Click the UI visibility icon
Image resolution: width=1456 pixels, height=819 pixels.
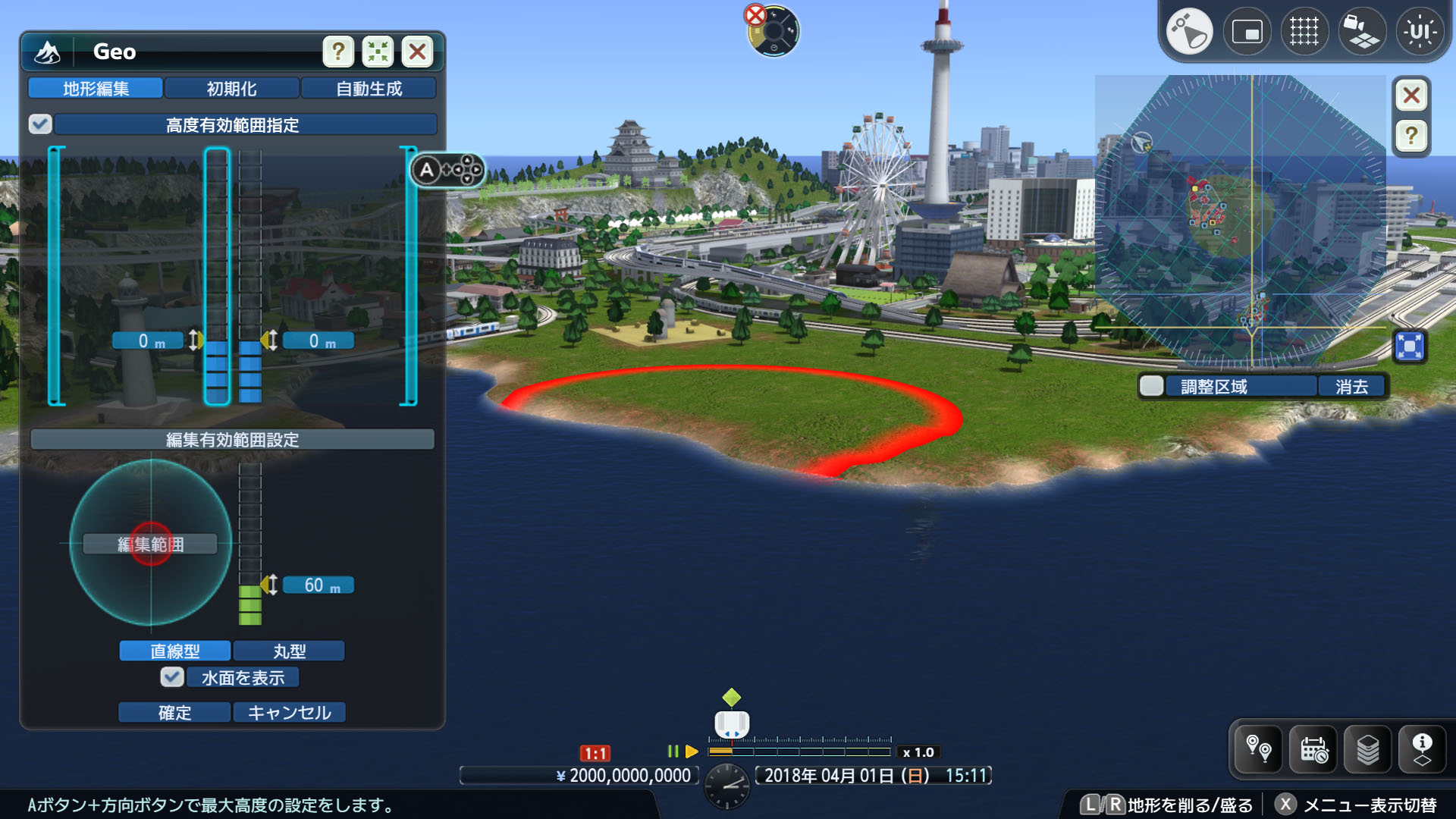point(1420,32)
